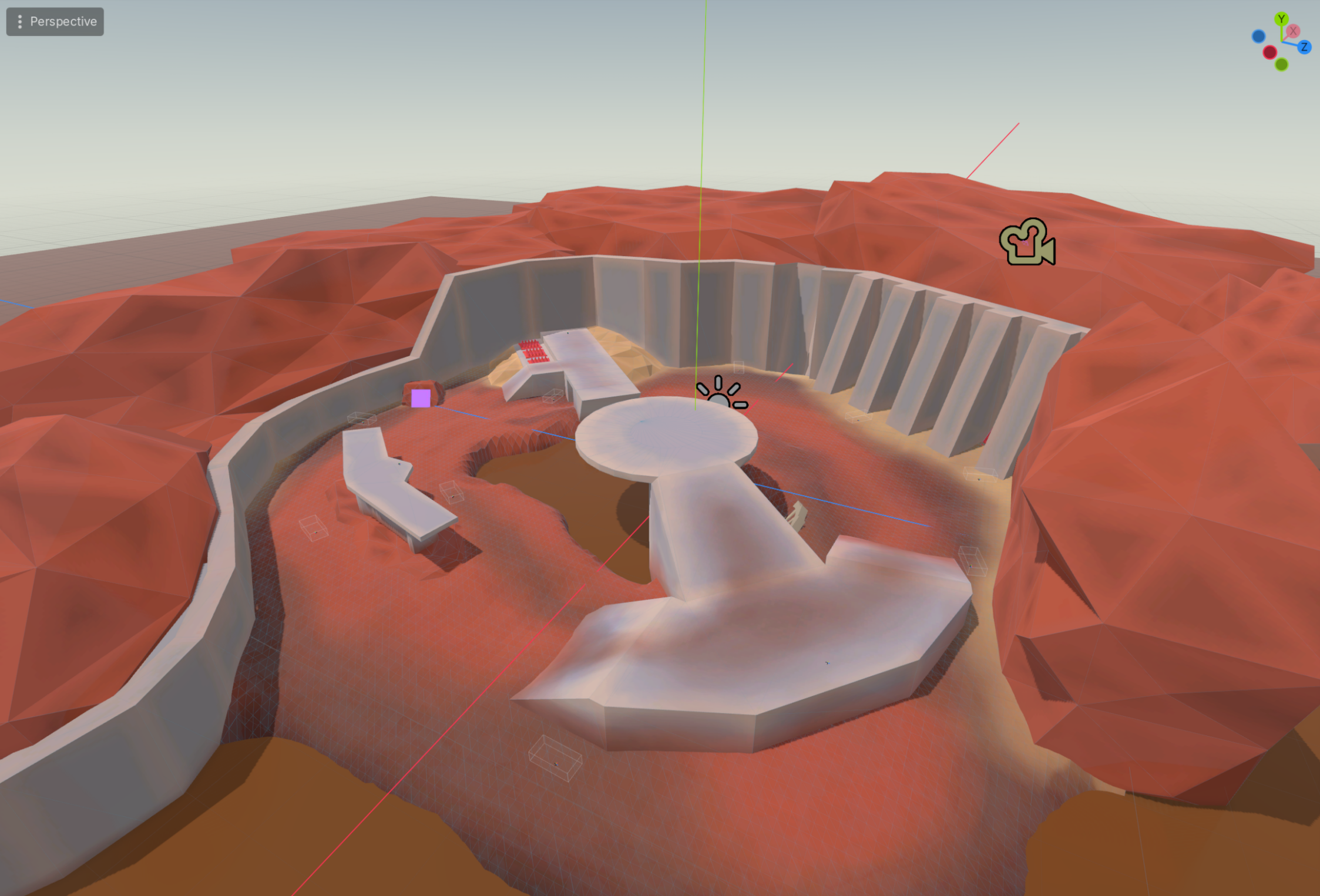Click the blue Z axis ball on the gizmo
Viewport: 1320px width, 896px height.
coord(1305,47)
